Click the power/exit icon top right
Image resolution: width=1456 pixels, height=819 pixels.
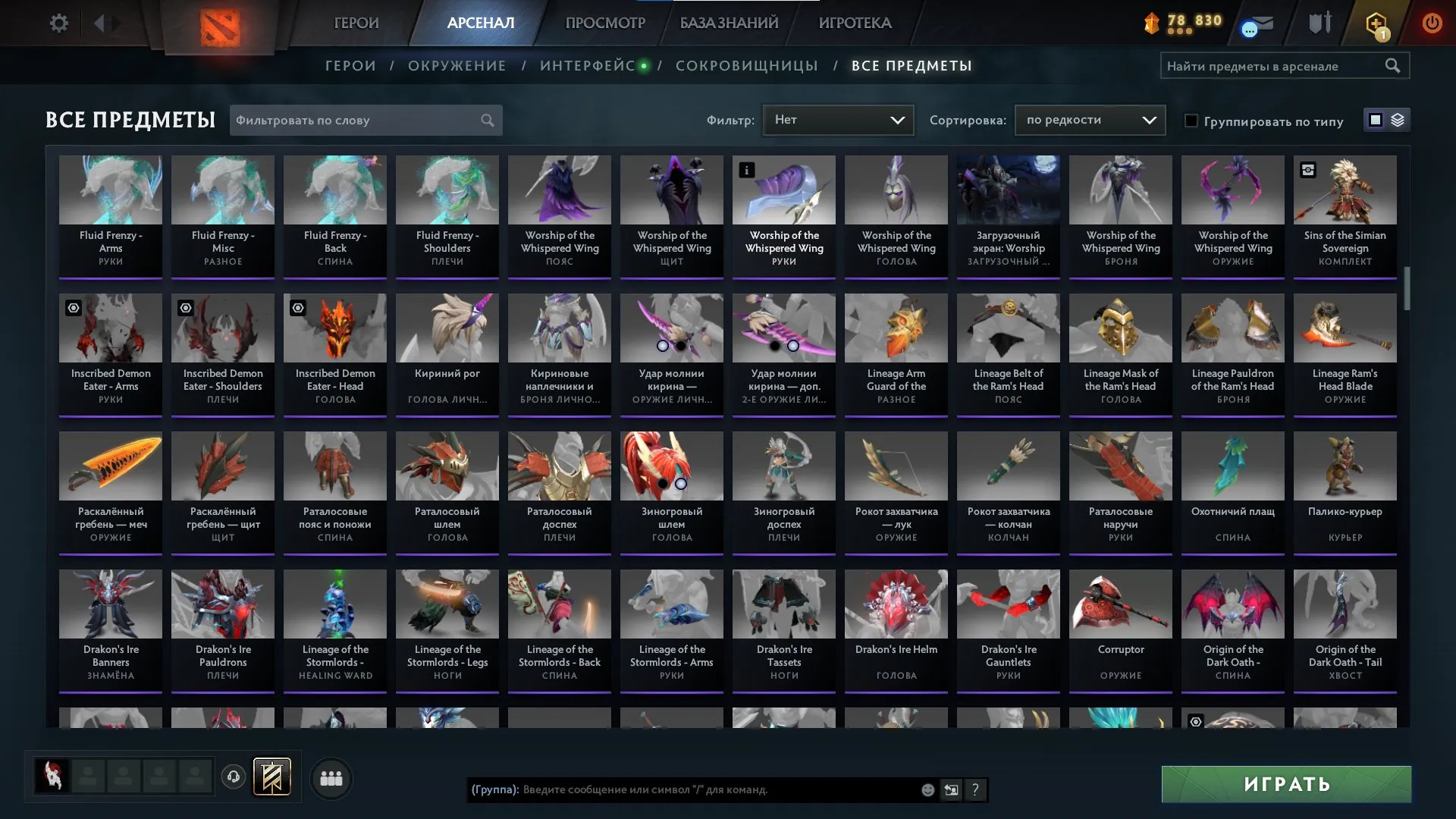(1432, 23)
